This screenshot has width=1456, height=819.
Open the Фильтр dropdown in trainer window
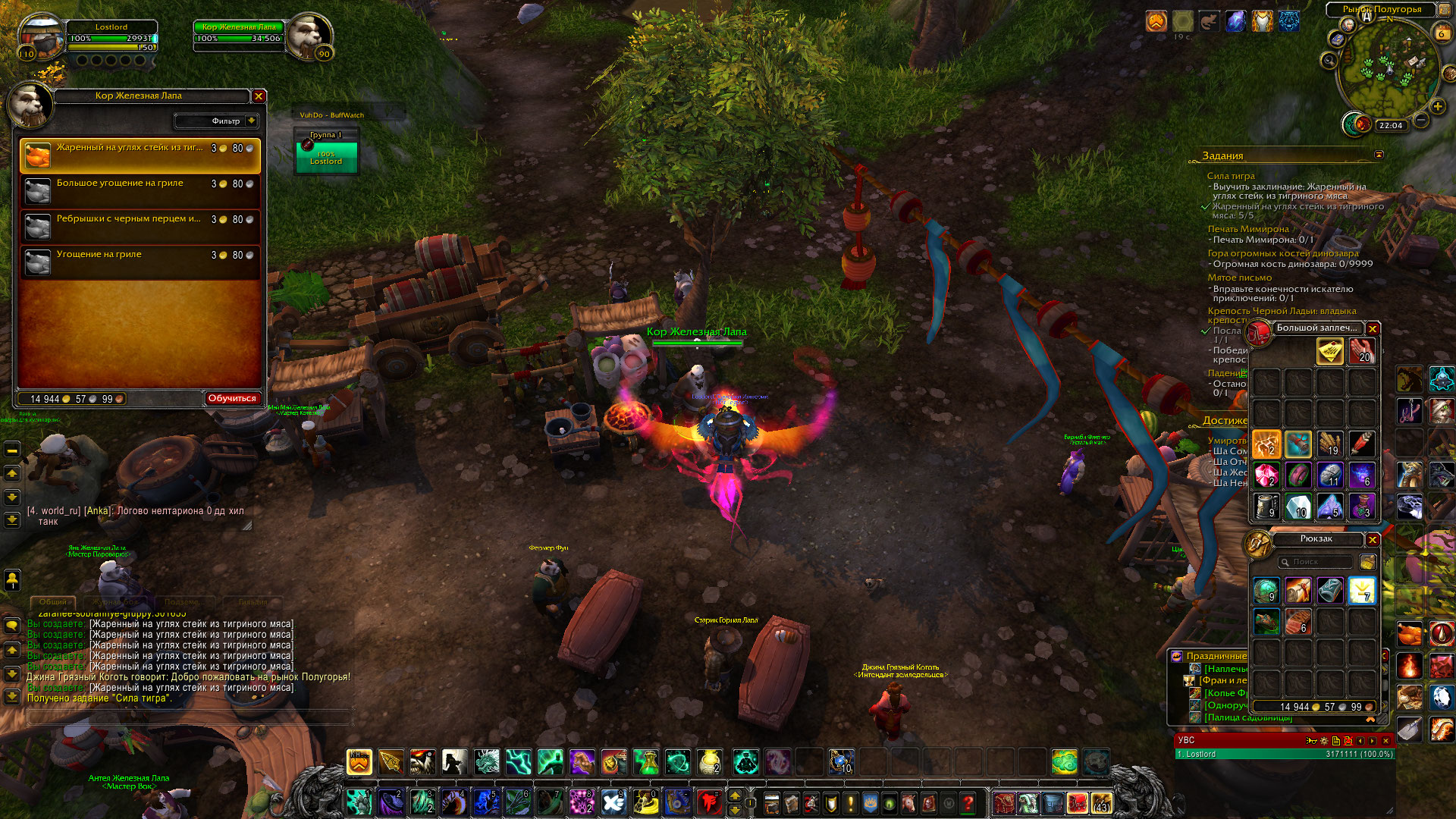tap(217, 121)
